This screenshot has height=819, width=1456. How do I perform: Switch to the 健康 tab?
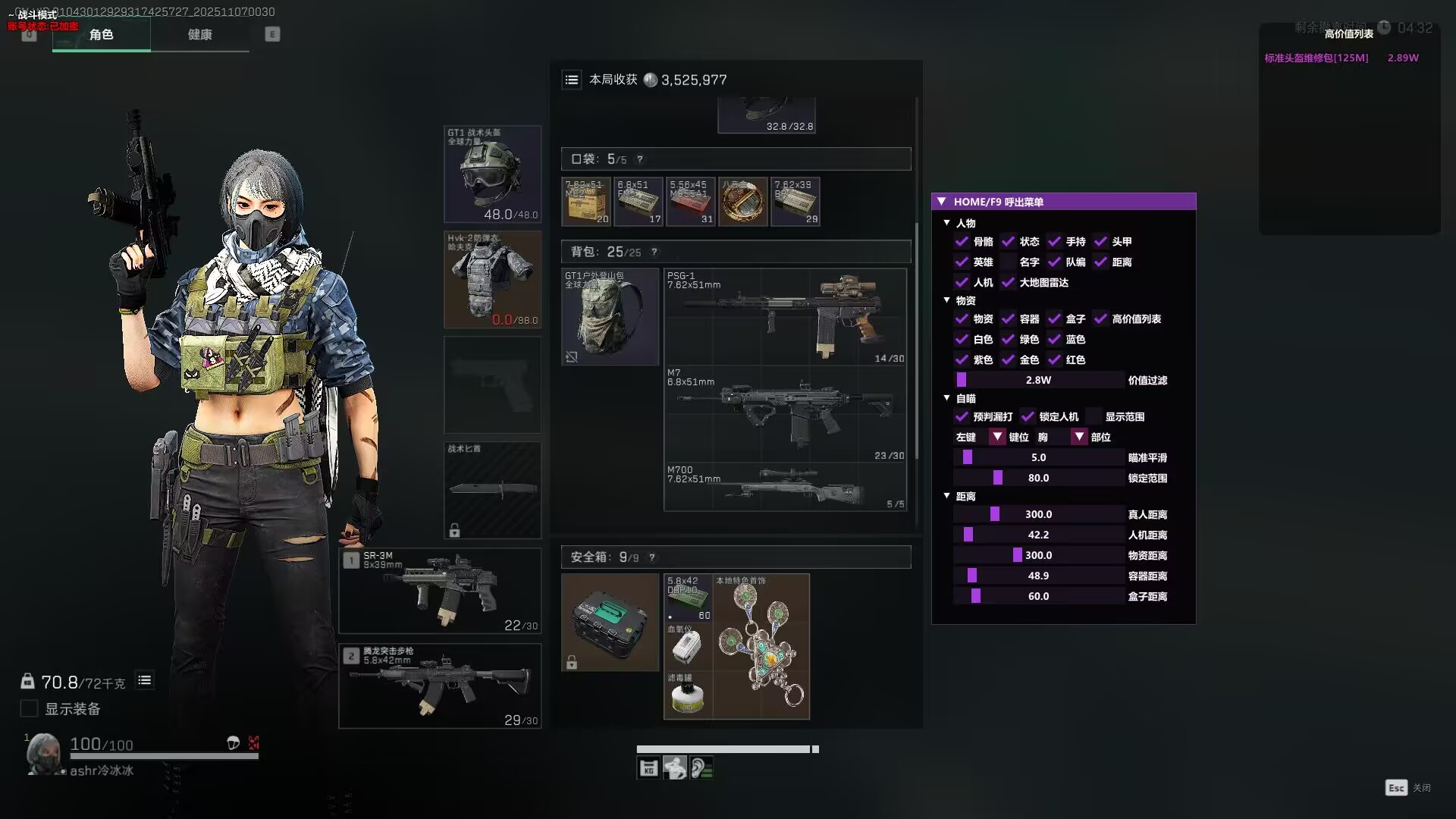pos(199,35)
